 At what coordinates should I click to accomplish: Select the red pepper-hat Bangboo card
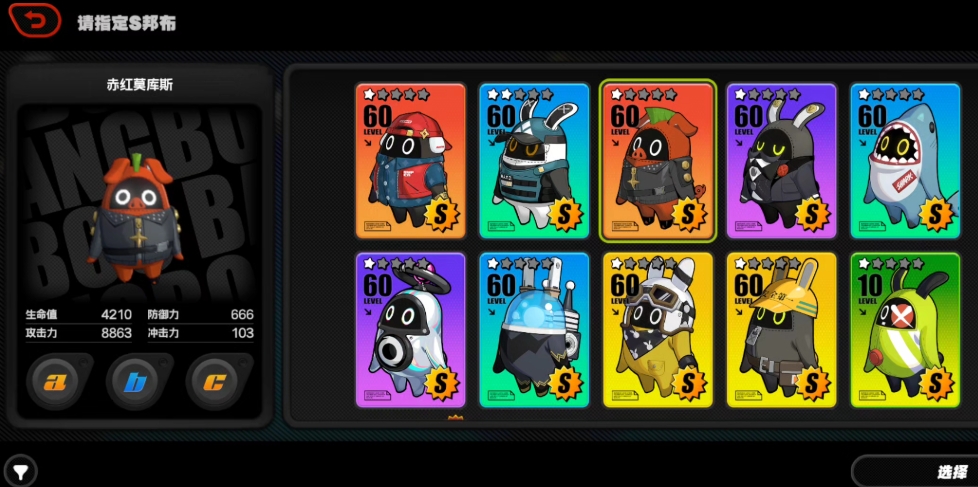point(658,161)
